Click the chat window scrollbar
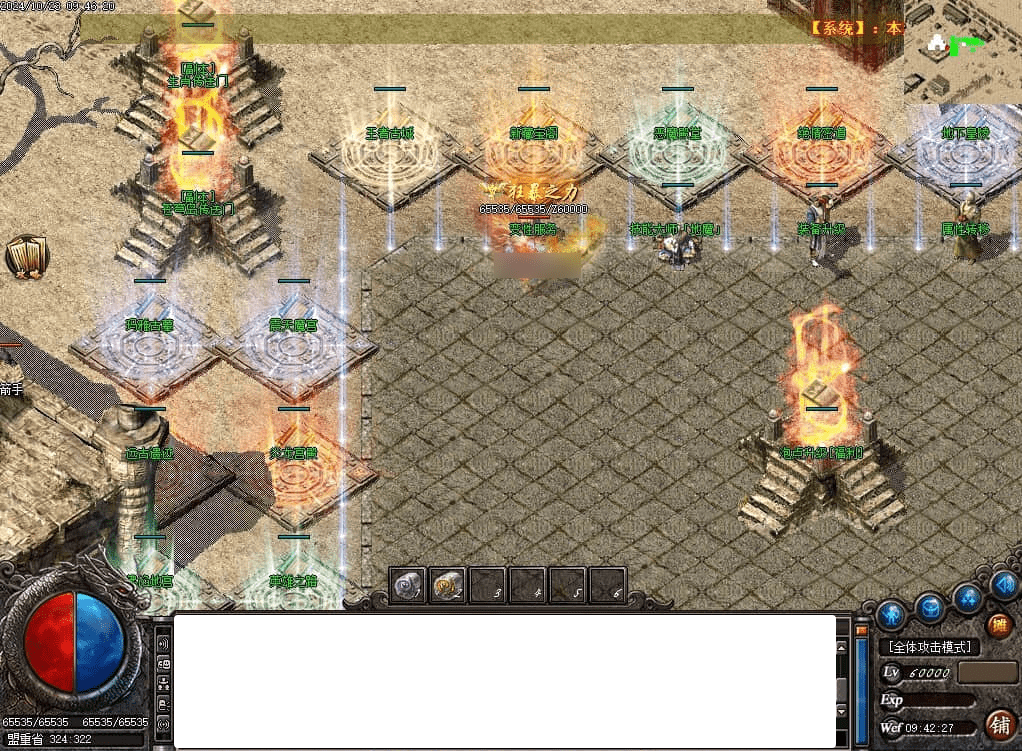 pos(861,680)
